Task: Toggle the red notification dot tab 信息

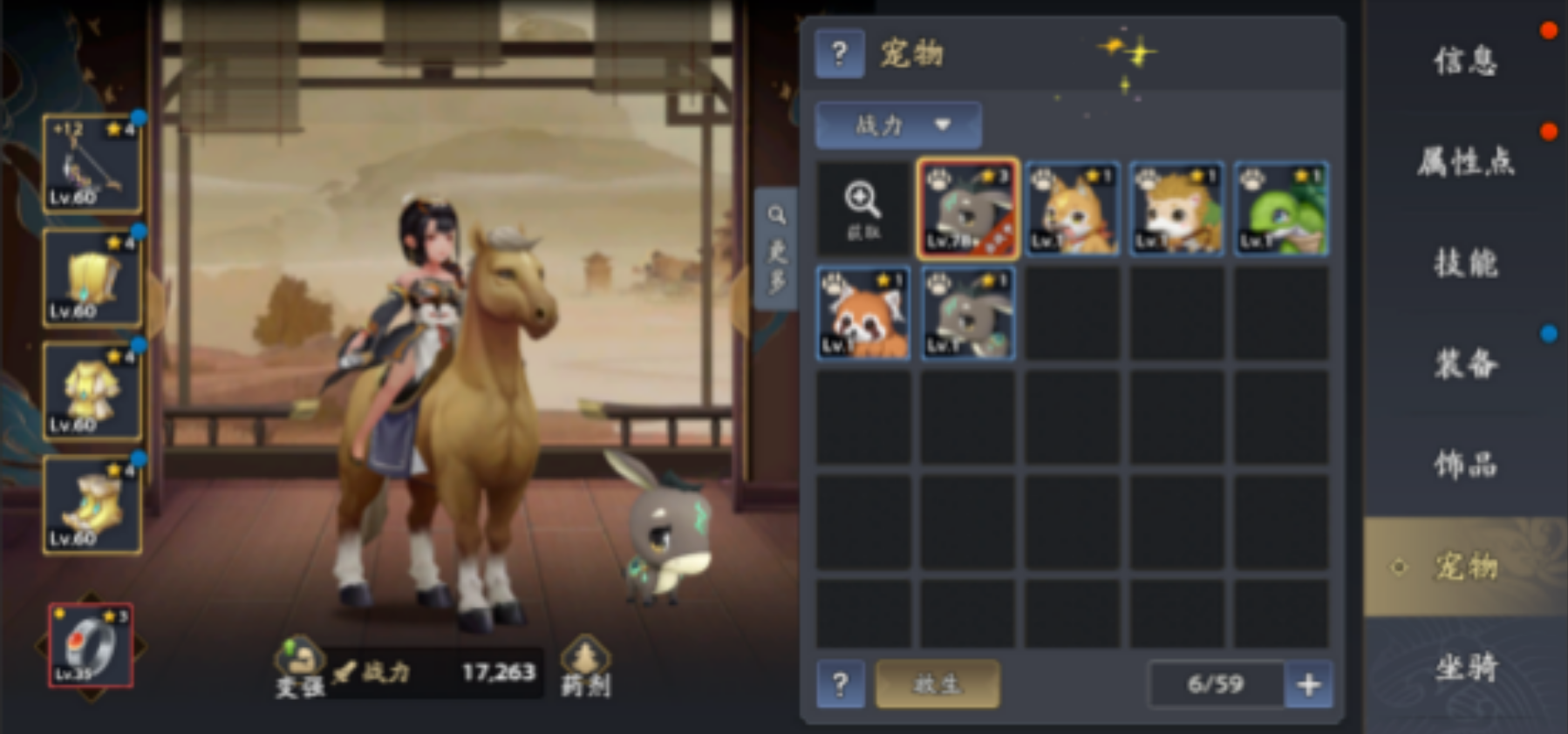Action: click(x=1464, y=61)
